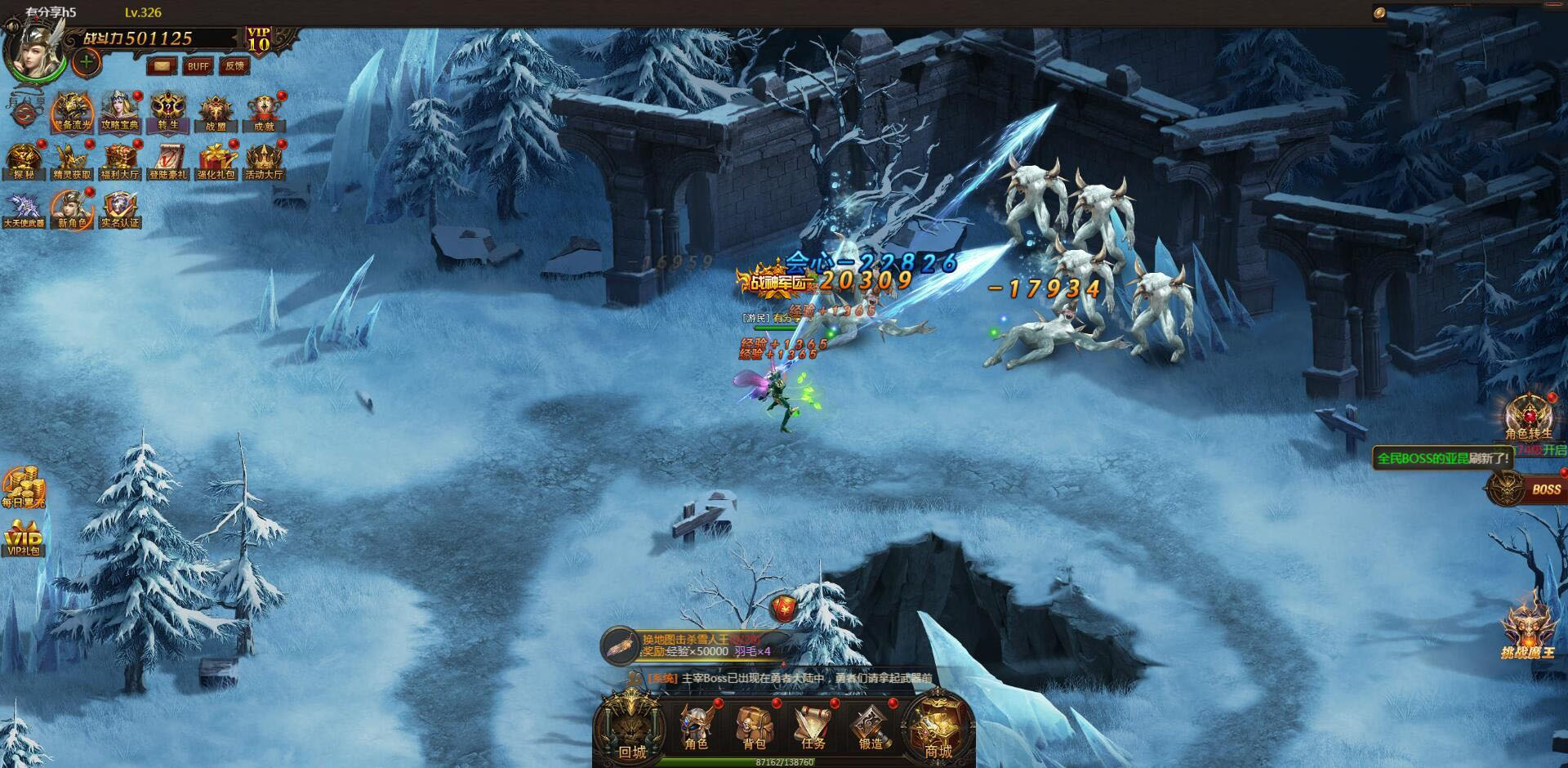Viewport: 1568px width, 768px height.
Task: Claim the 登陆豪礼 login gift
Action: coord(168,161)
